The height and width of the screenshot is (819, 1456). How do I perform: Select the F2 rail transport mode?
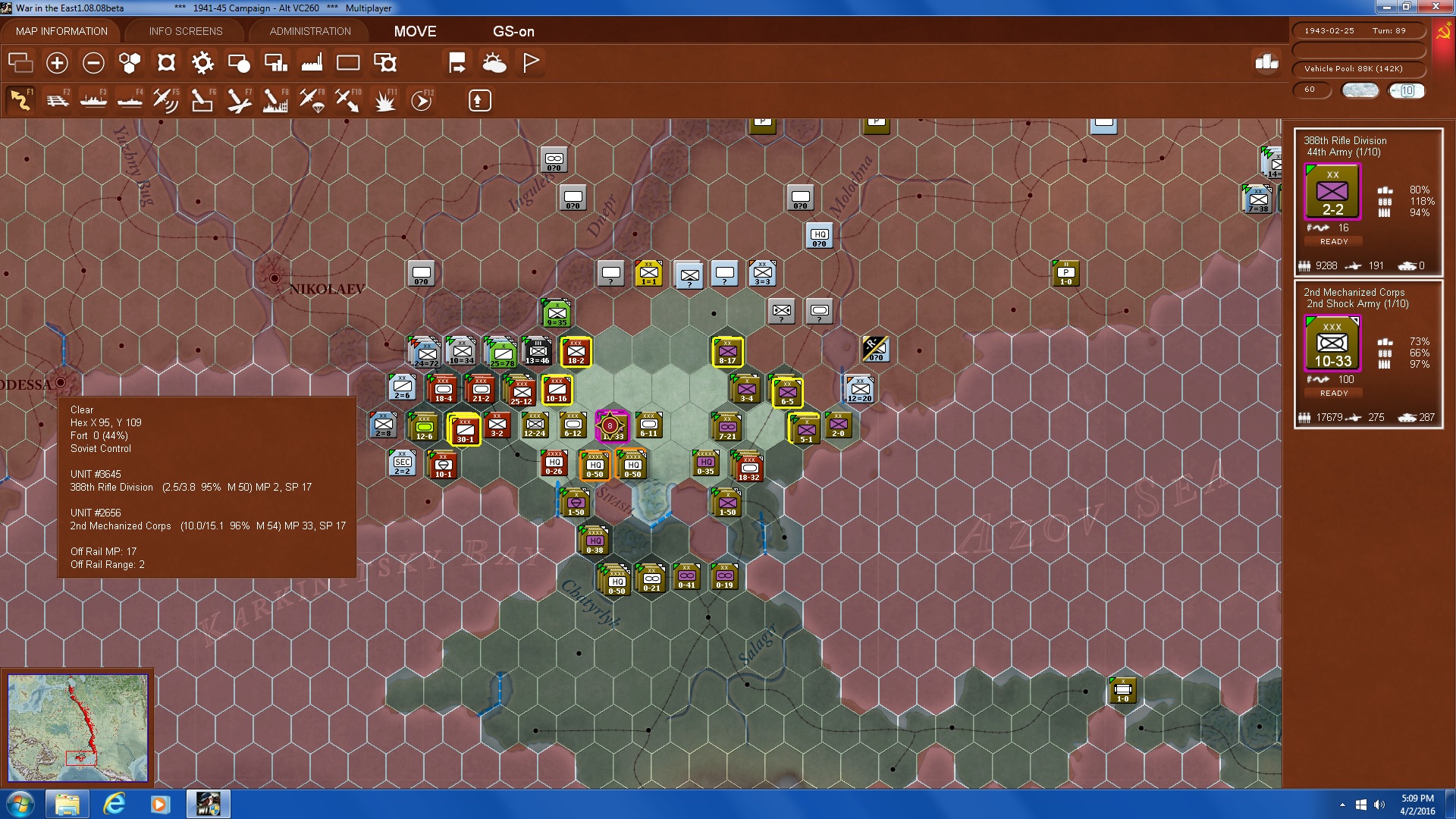(x=58, y=99)
